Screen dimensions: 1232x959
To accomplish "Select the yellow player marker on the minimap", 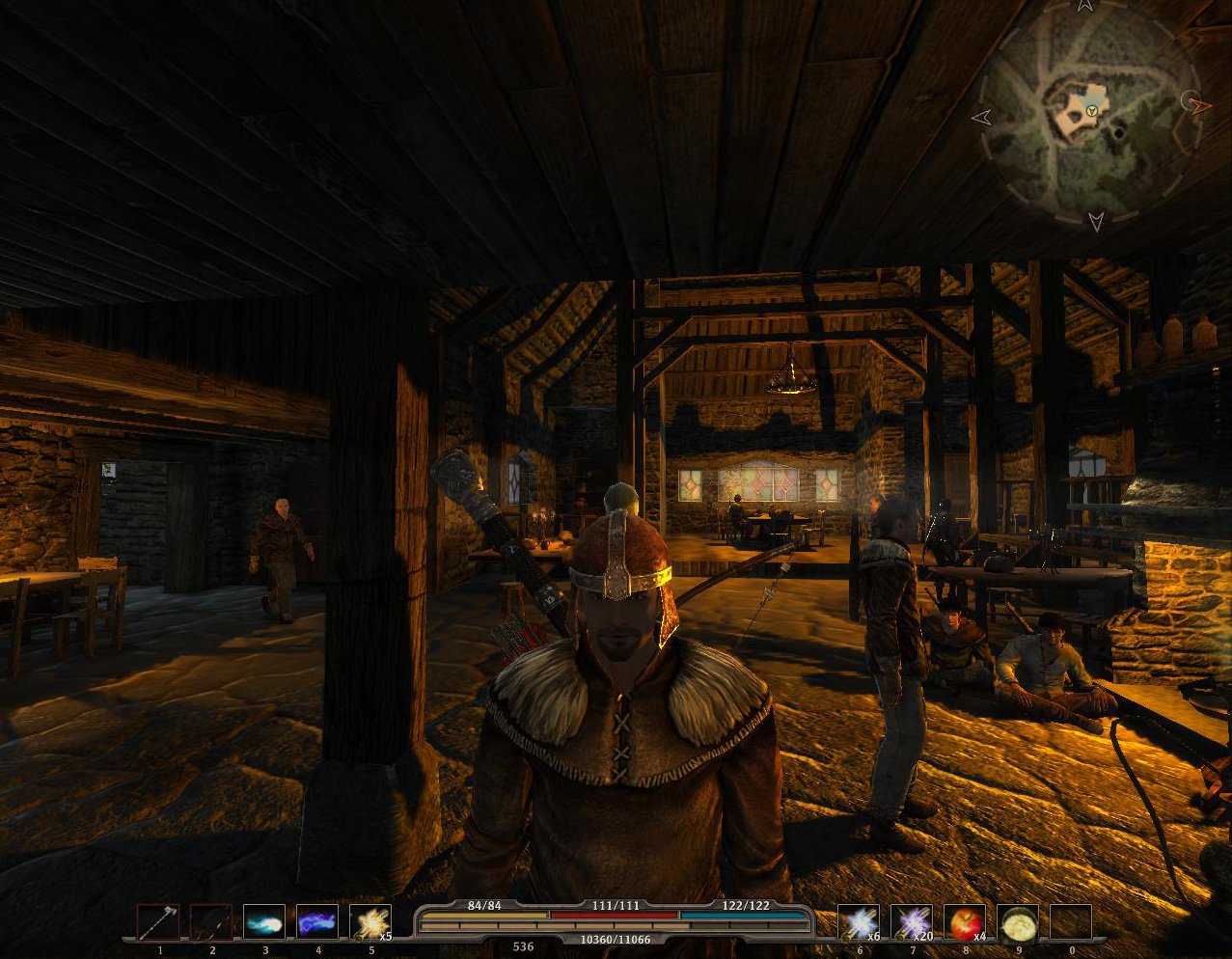I will point(1091,112).
